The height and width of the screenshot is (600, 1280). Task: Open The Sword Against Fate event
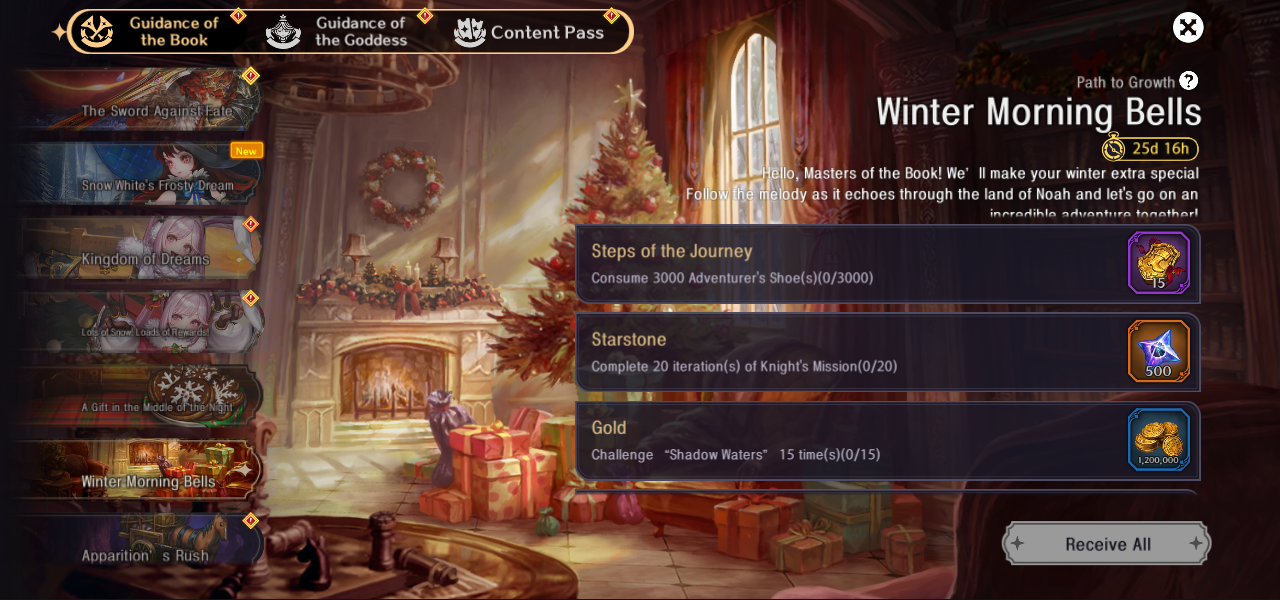[140, 101]
